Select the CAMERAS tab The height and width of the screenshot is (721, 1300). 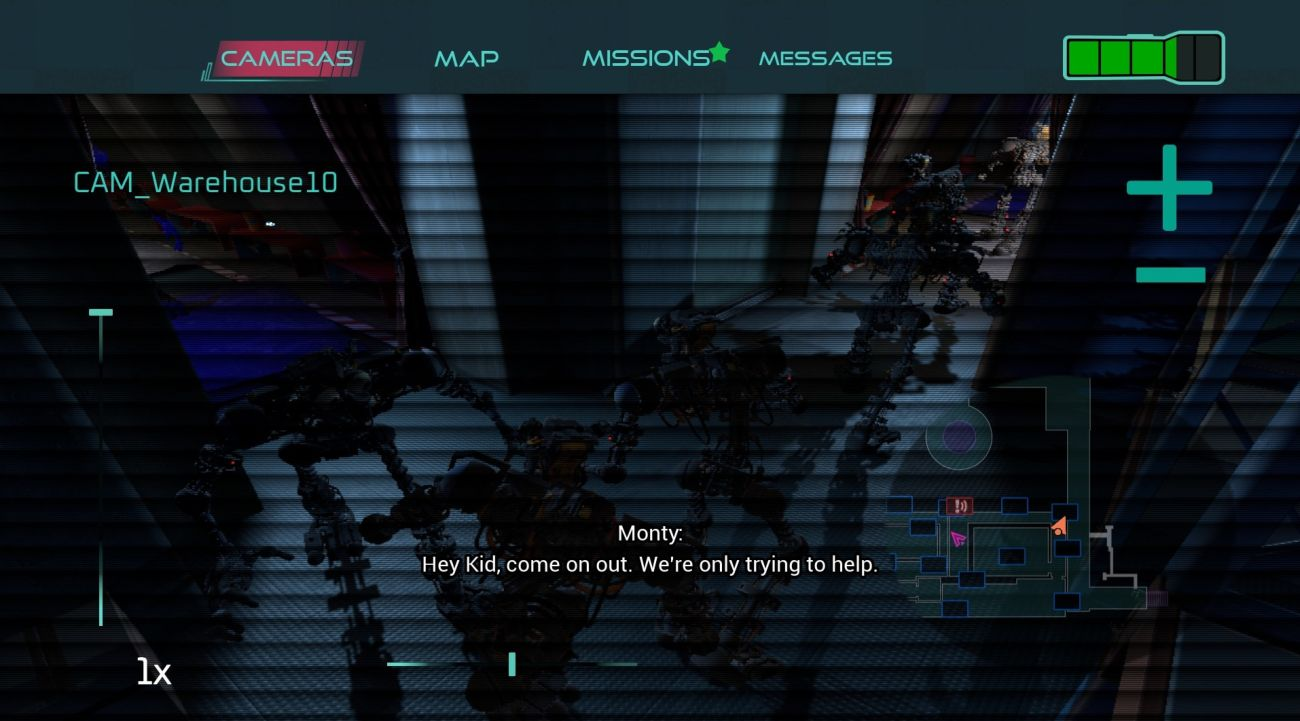(x=287, y=57)
